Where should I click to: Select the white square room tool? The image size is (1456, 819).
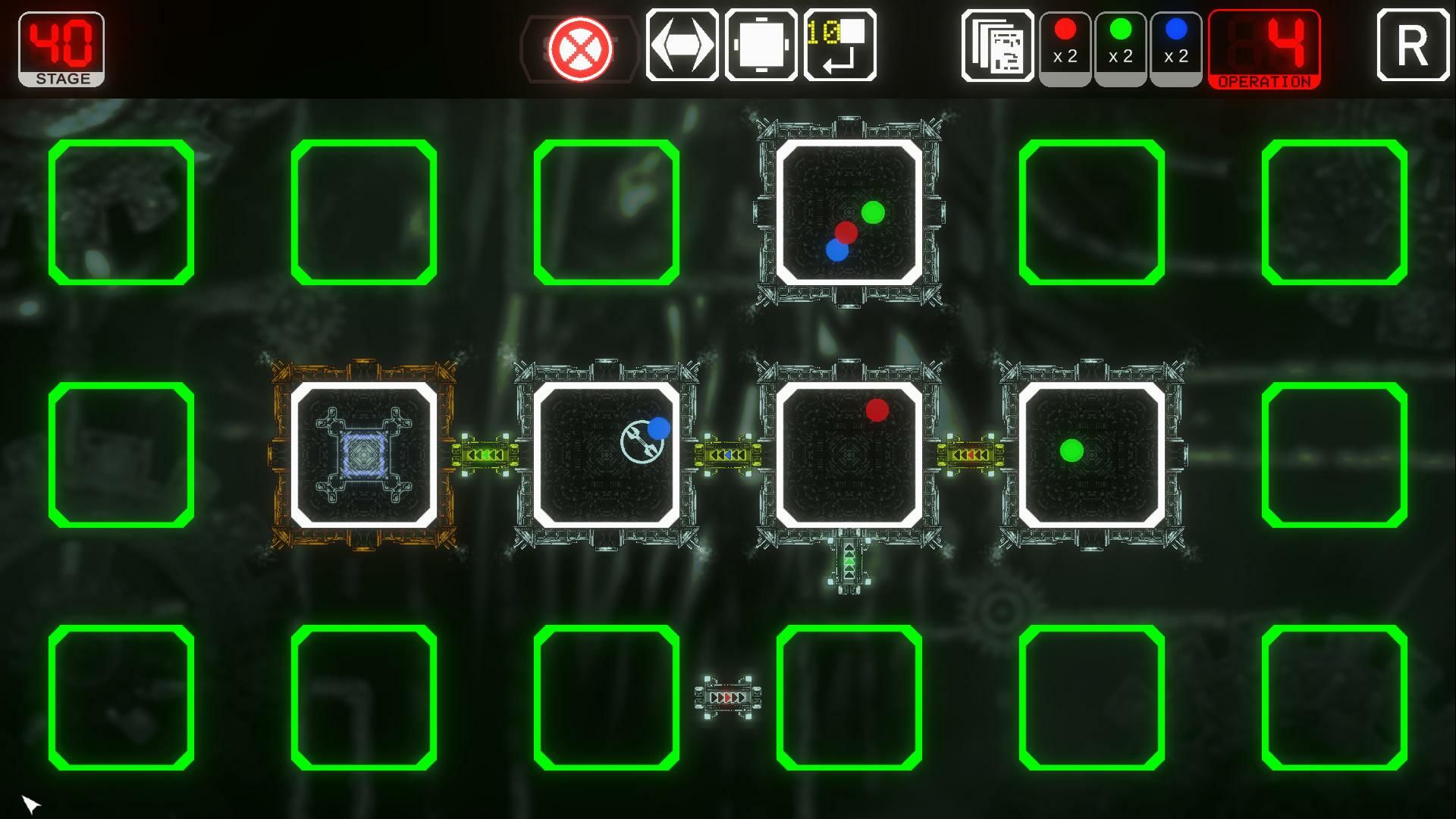pyautogui.click(x=761, y=45)
